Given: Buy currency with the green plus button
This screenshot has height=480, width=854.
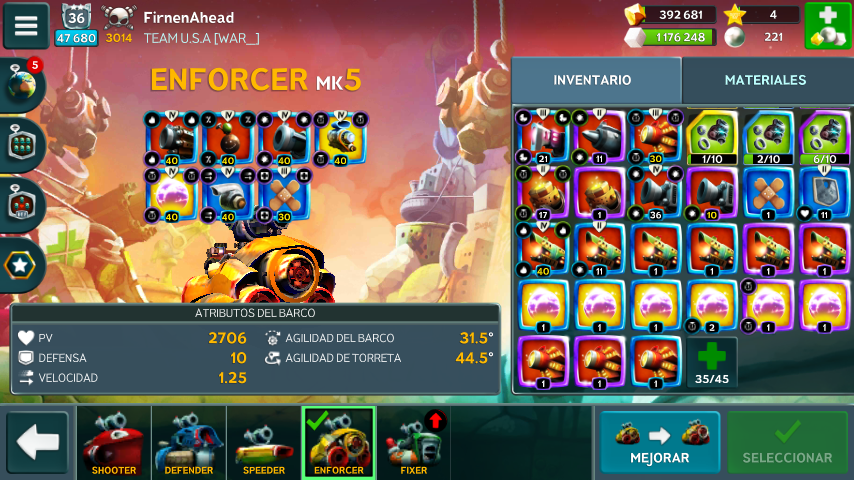Looking at the screenshot, I should pos(827,25).
